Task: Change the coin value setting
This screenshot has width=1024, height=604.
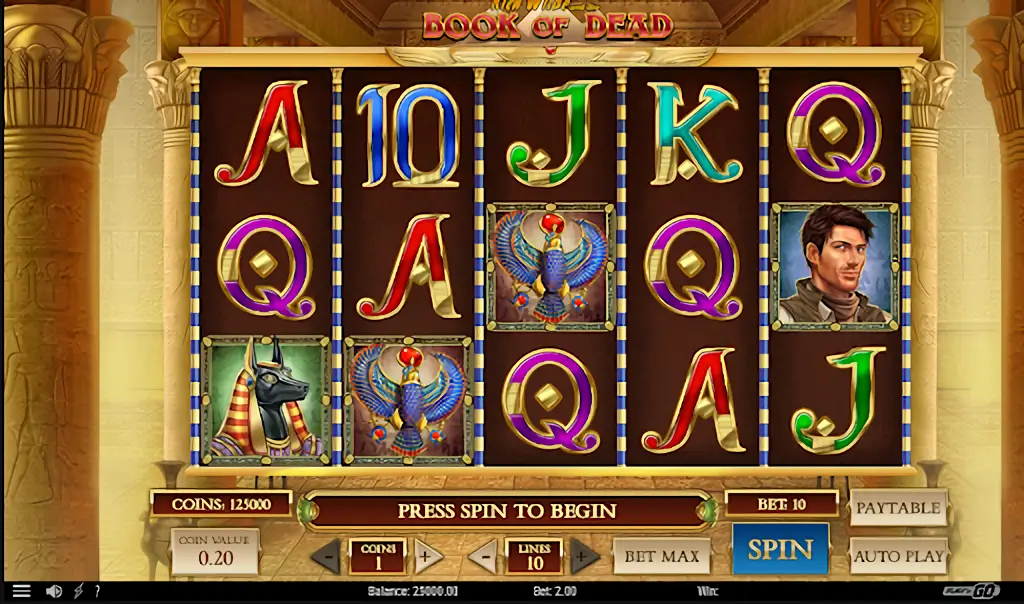Action: pos(215,553)
